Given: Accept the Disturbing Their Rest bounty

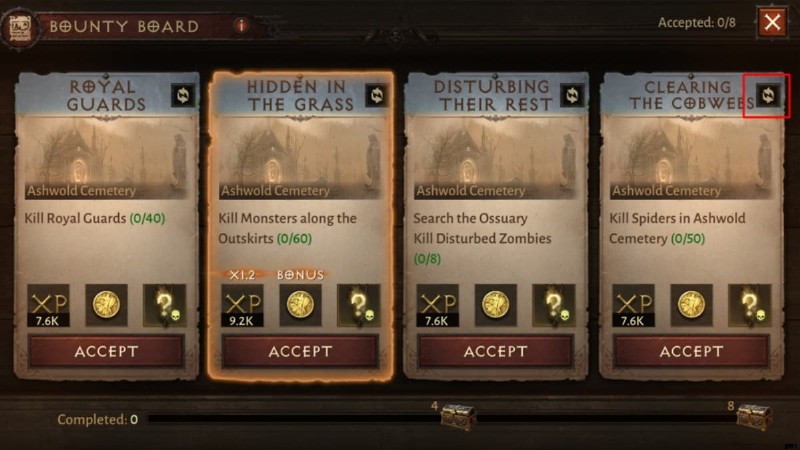Looking at the screenshot, I should [x=495, y=351].
